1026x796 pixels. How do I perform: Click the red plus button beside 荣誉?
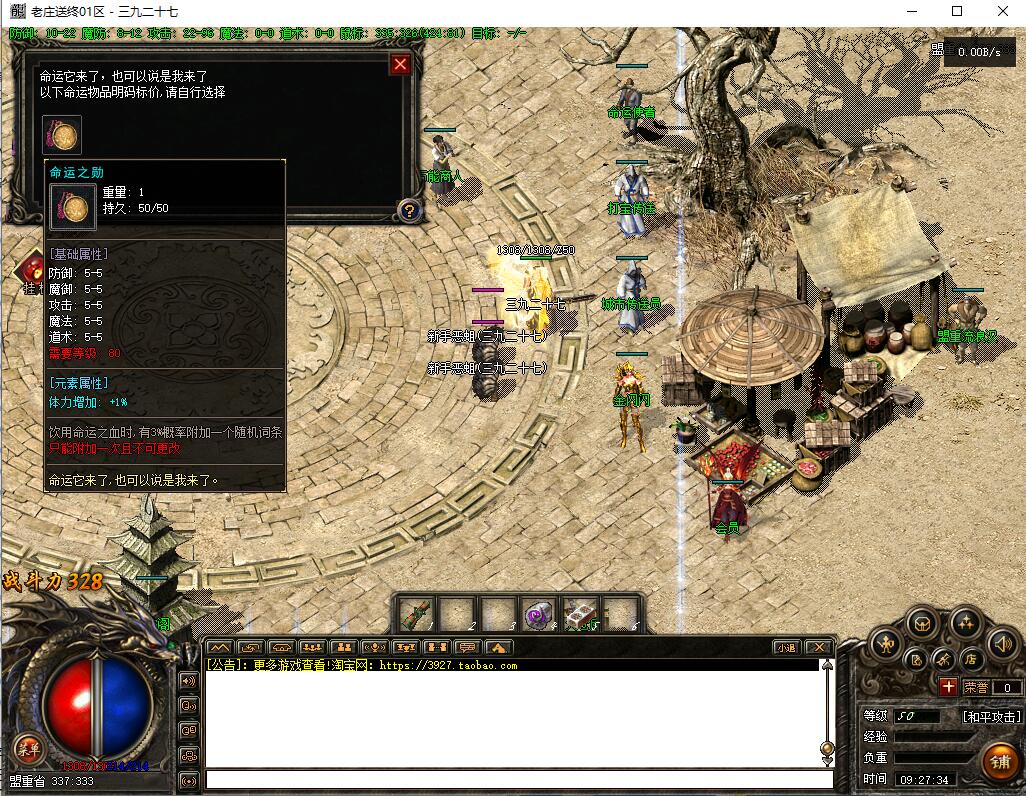948,687
